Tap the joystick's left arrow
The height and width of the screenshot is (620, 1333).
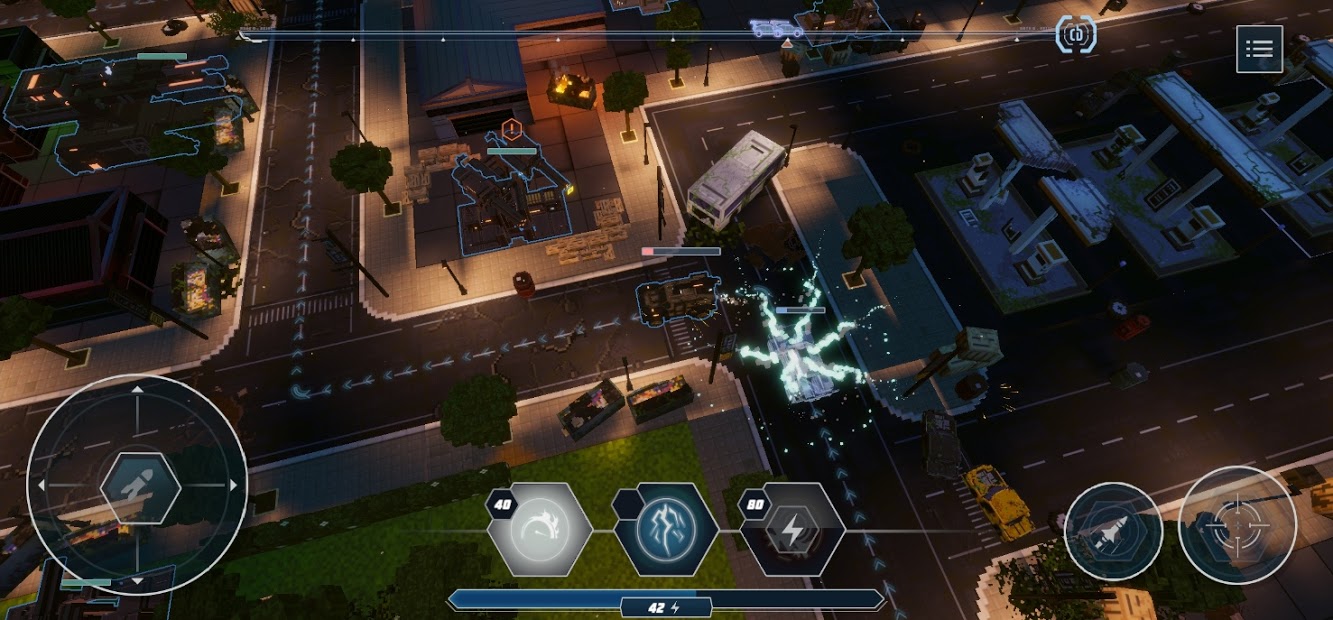(41, 486)
